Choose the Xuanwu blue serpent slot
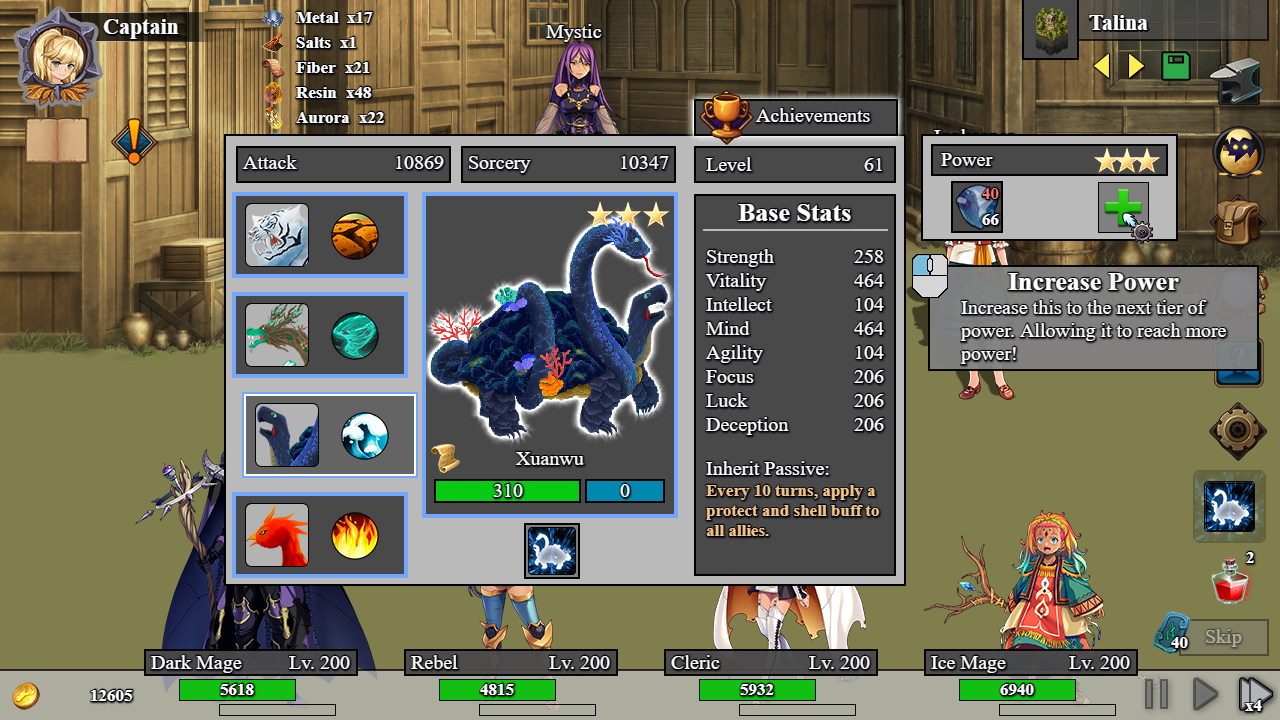Screen dimensions: 1280x720 point(287,435)
